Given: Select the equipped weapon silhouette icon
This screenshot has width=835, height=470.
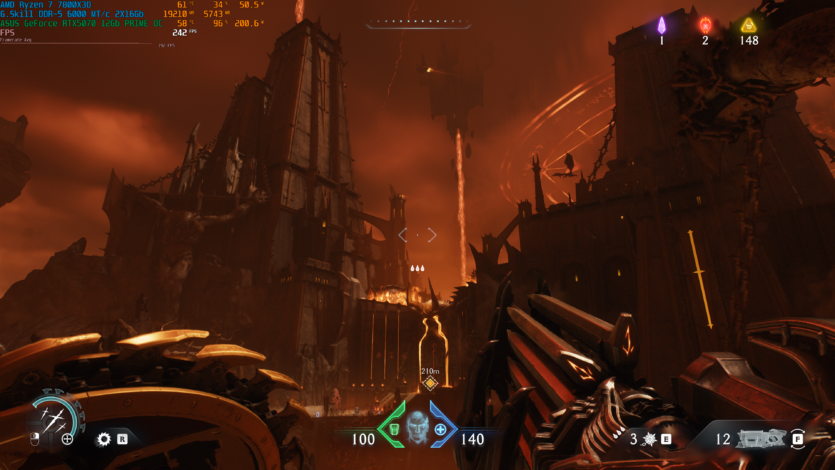Looking at the screenshot, I should tap(762, 438).
